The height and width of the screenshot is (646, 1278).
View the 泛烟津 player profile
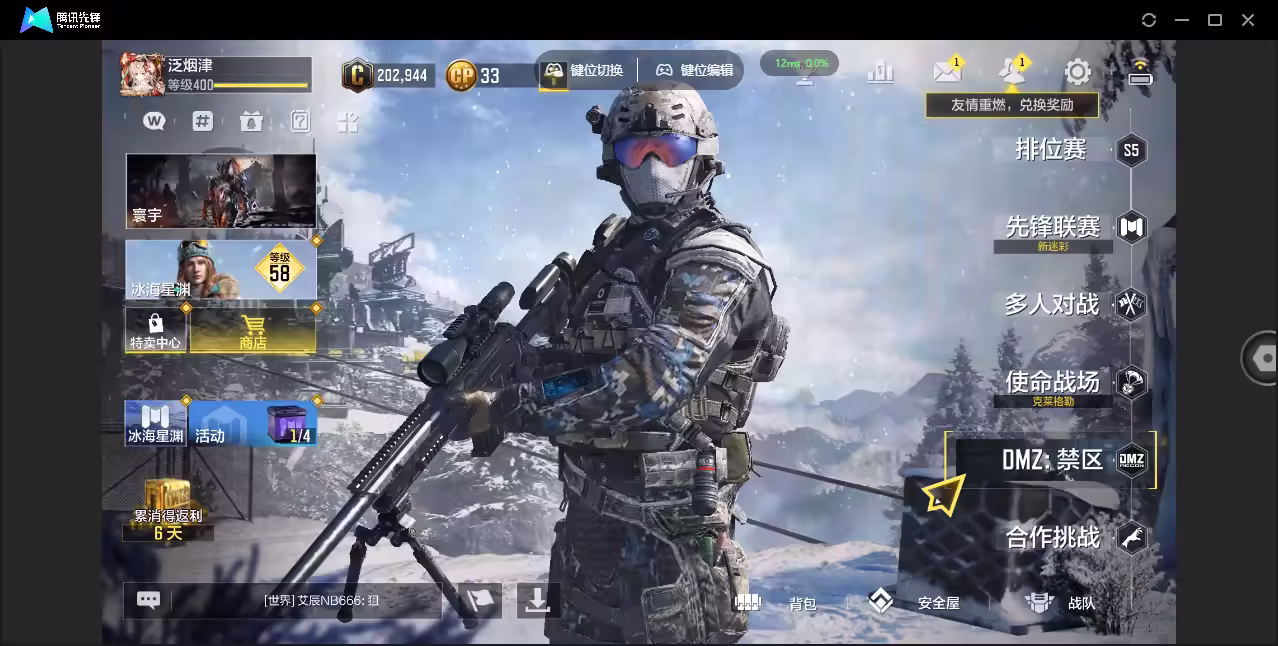(x=214, y=74)
